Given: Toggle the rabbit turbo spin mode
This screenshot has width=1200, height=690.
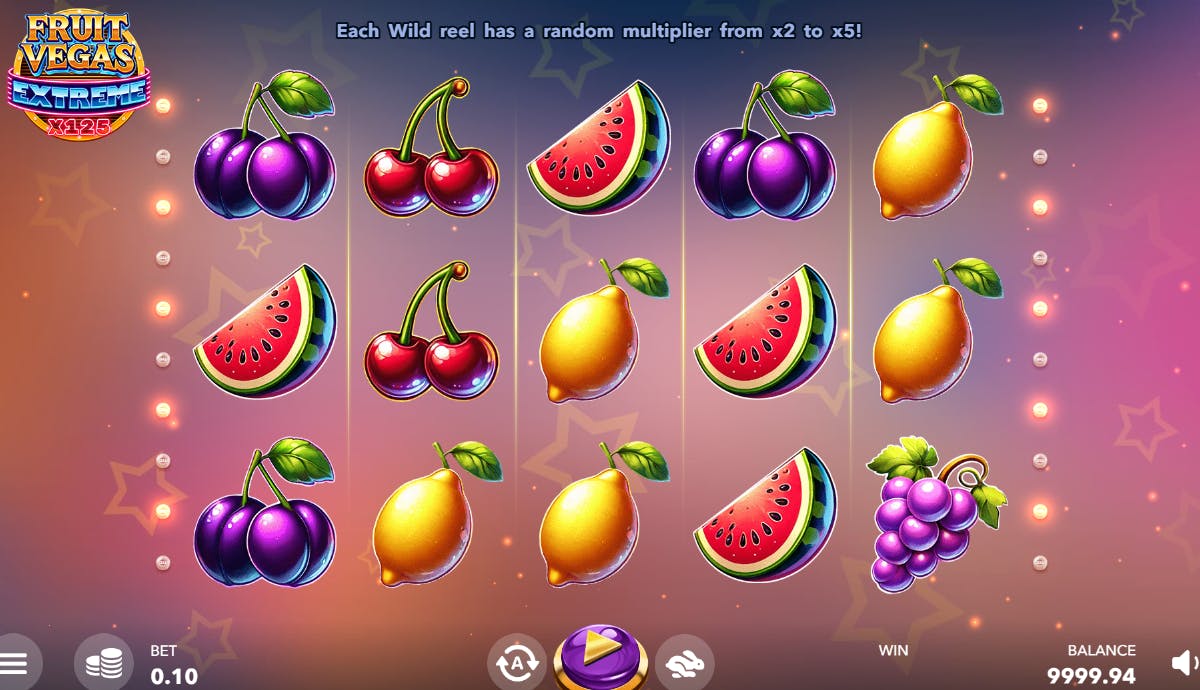Looking at the screenshot, I should (x=685, y=662).
